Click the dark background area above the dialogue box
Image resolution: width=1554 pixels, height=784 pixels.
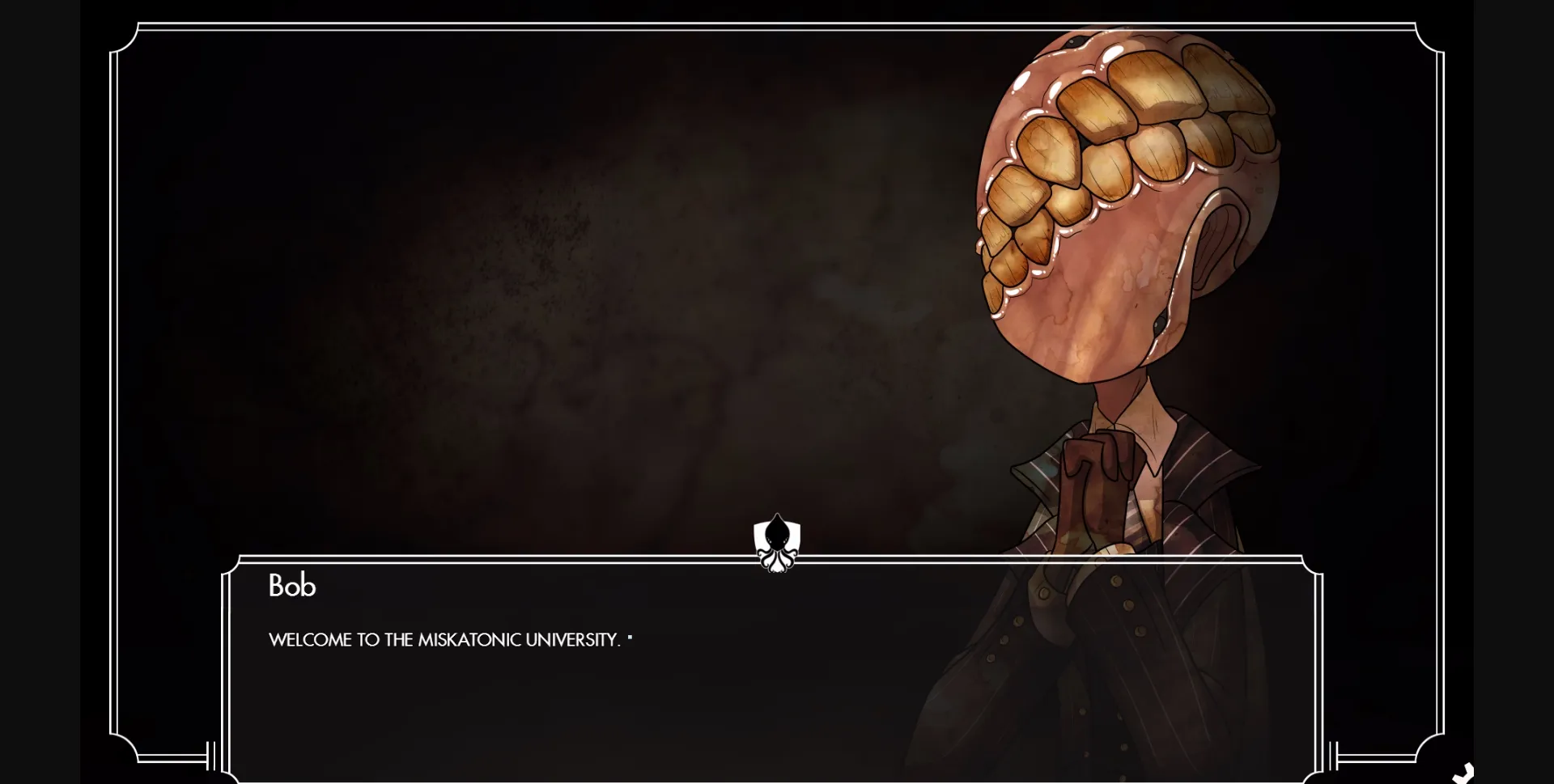[486, 283]
